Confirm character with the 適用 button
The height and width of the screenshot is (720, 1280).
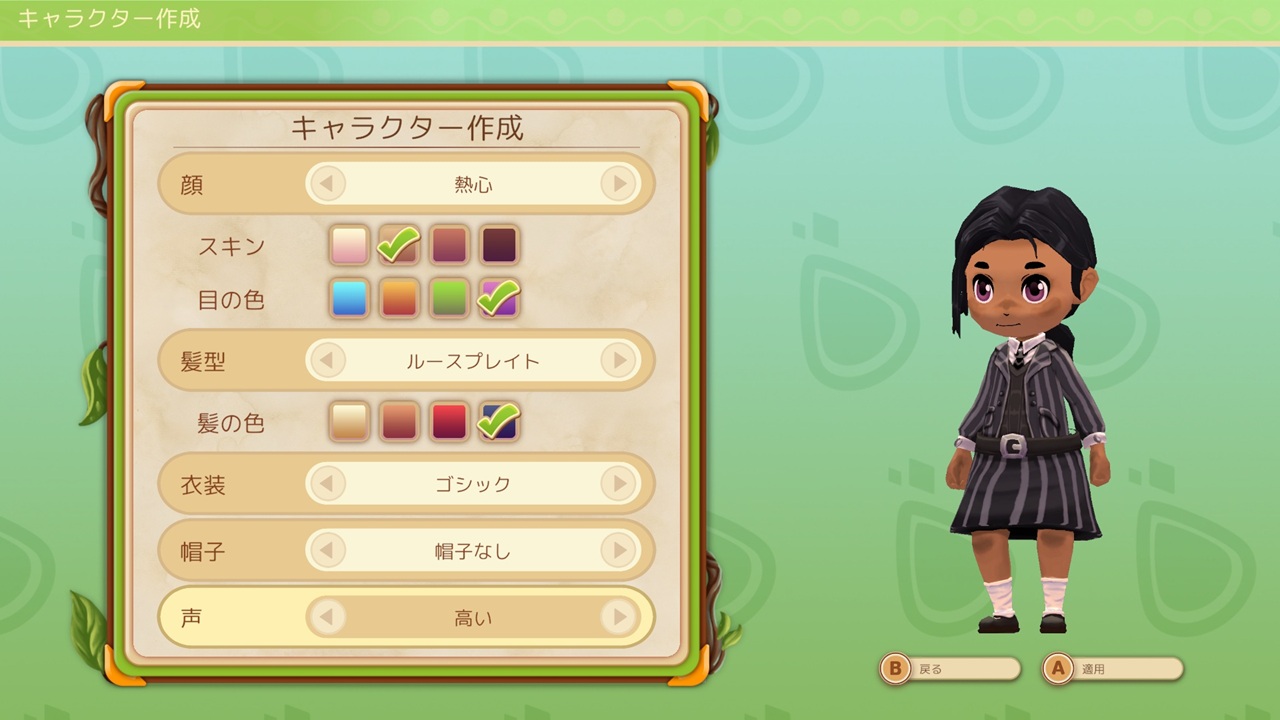point(1112,669)
